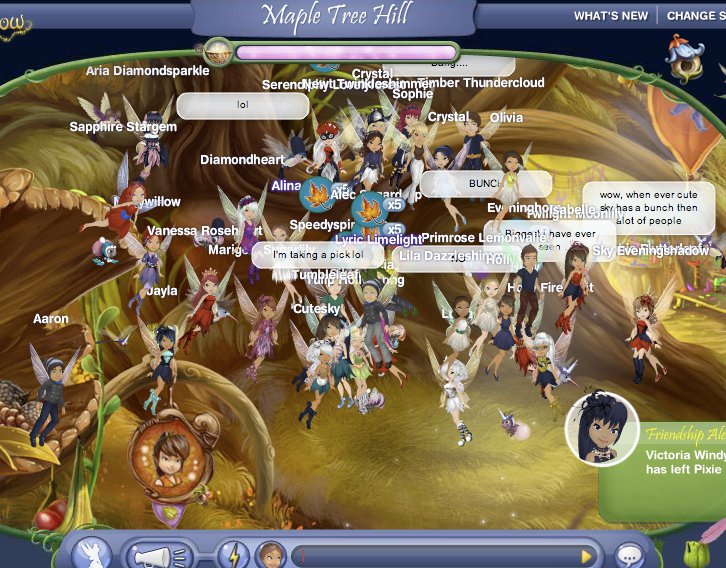Open the avatar face icon in toolbar

(x=270, y=555)
